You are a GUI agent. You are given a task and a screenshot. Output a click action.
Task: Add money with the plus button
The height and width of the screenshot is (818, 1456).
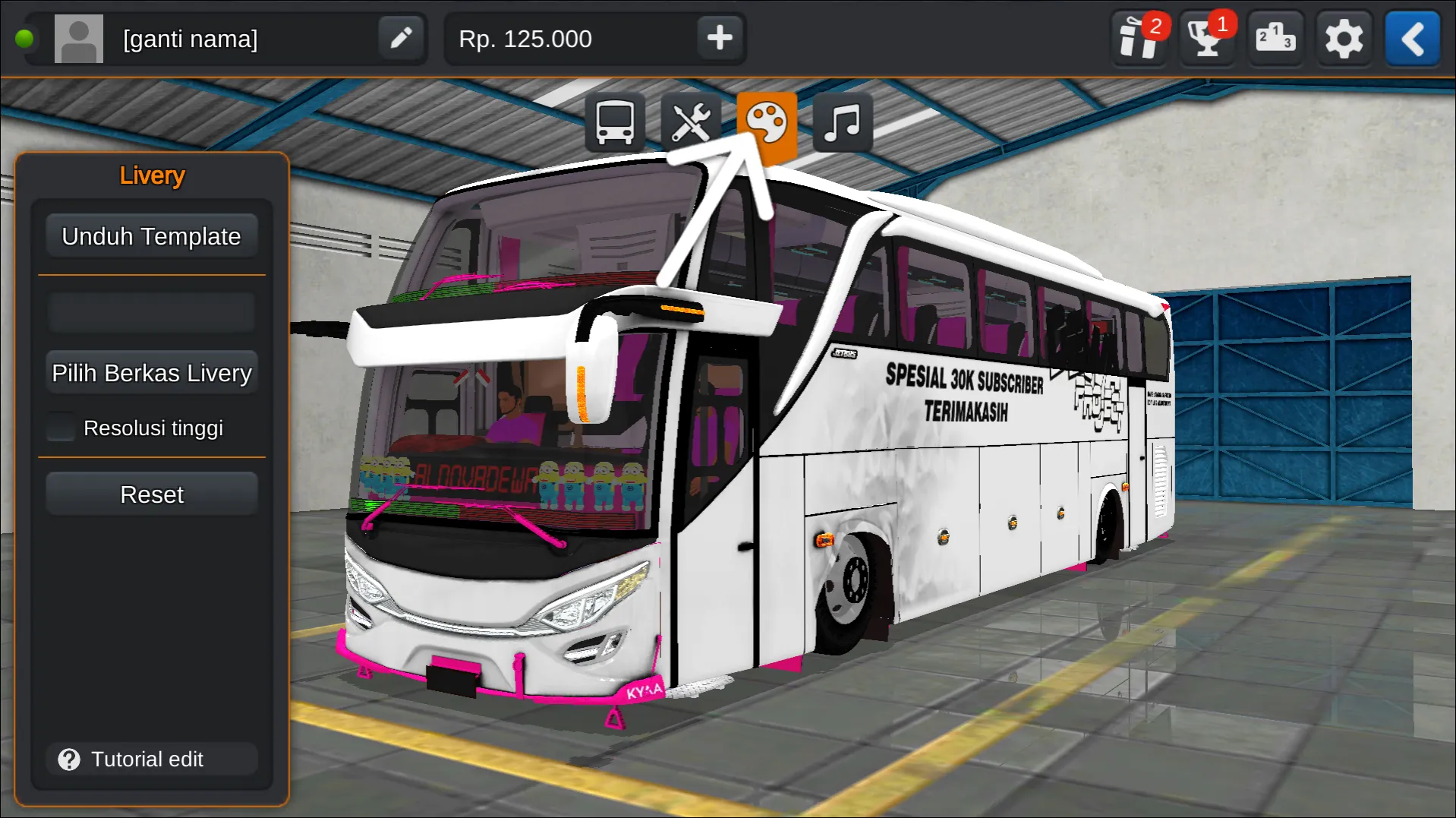point(719,38)
